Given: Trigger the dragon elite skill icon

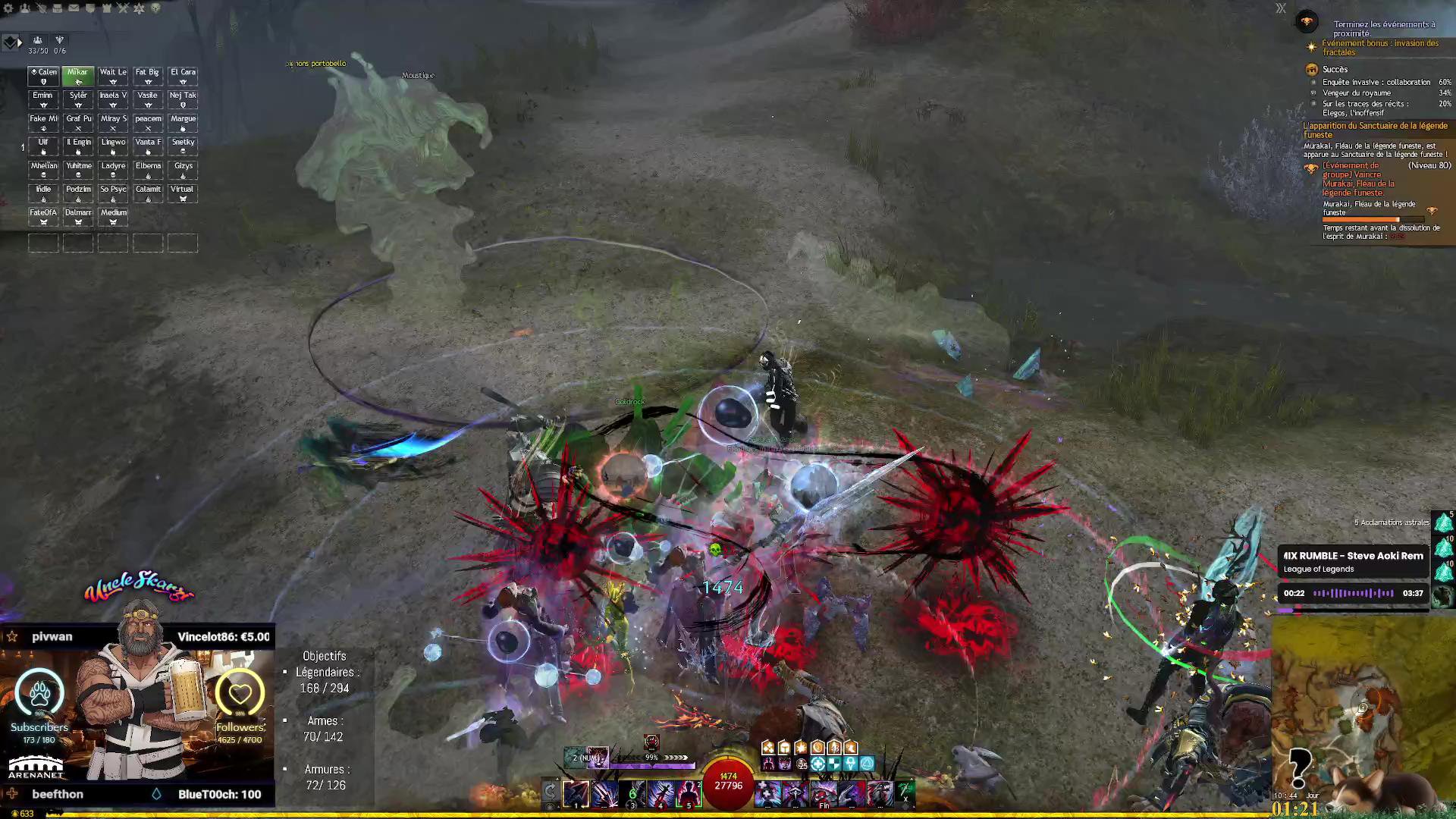Looking at the screenshot, I should click(x=880, y=794).
